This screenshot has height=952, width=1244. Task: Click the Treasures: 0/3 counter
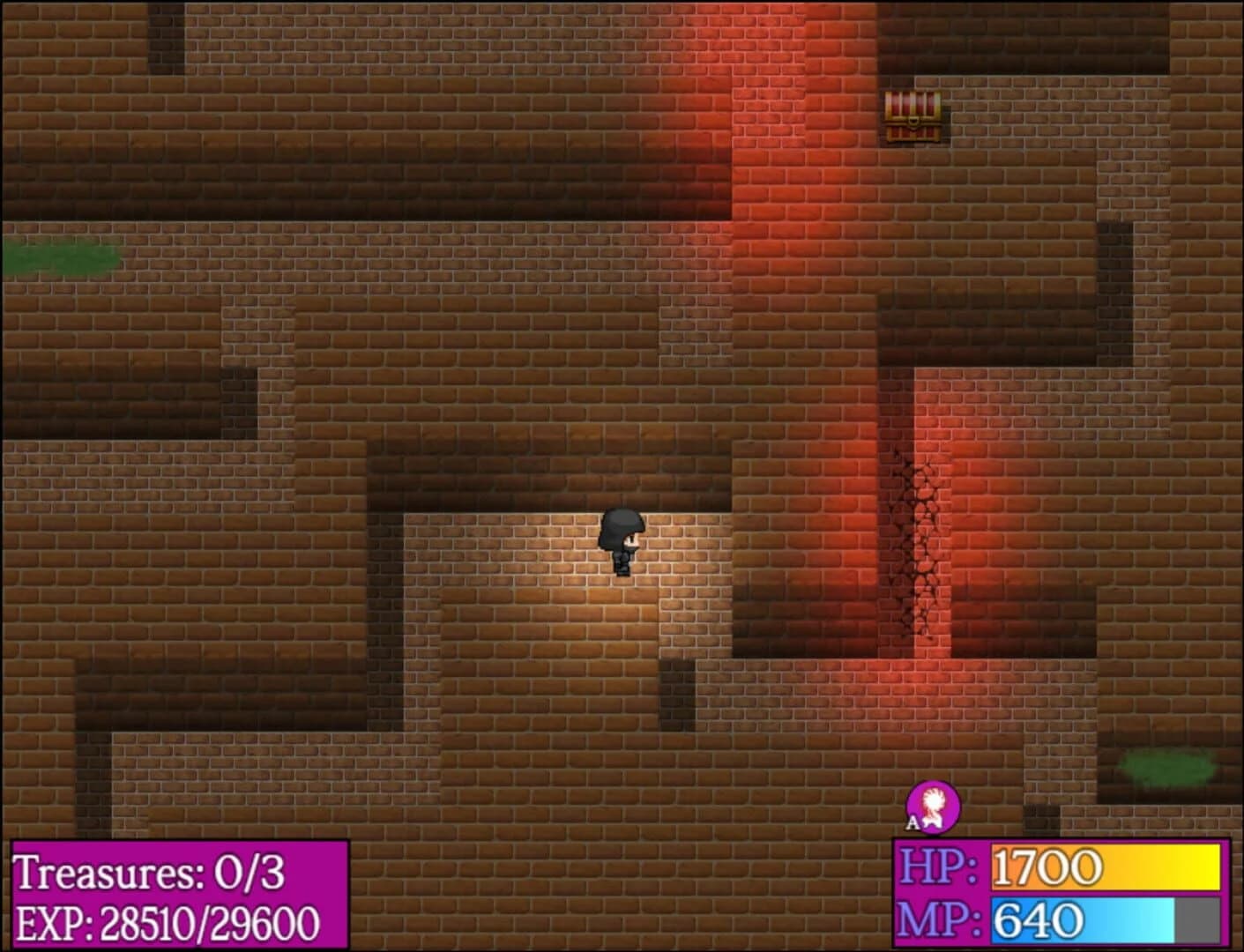(x=150, y=873)
